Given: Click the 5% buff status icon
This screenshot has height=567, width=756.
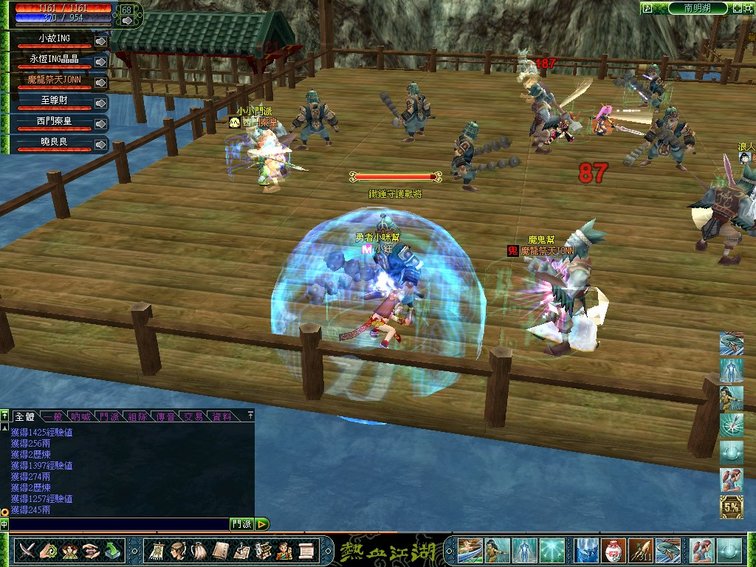Looking at the screenshot, I should (x=731, y=507).
